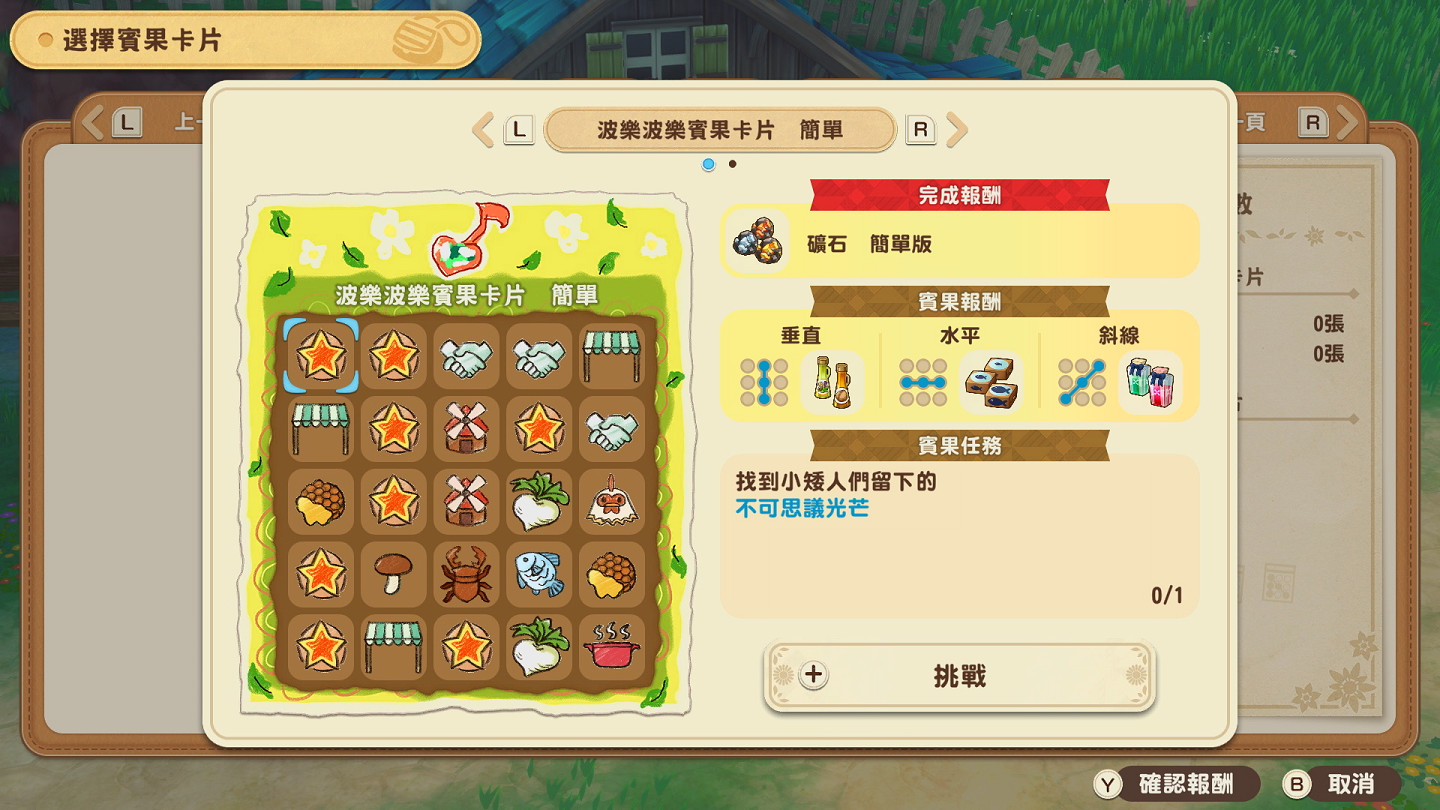Select the turnip card next to the chicken
Image resolution: width=1440 pixels, height=810 pixels.
click(x=540, y=502)
